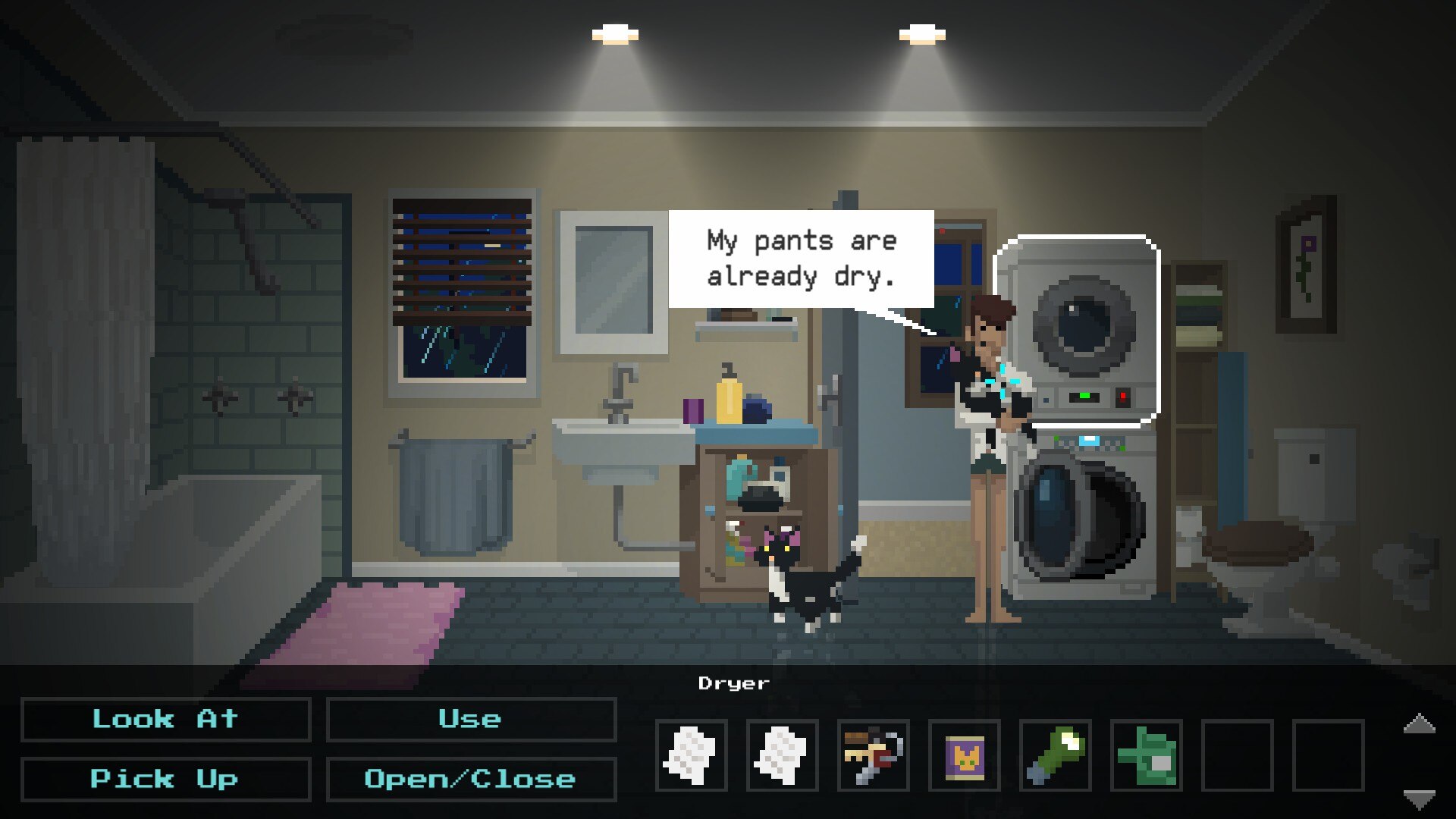Choose the green watering can item
This screenshot has width=1456, height=819.
(x=1146, y=755)
